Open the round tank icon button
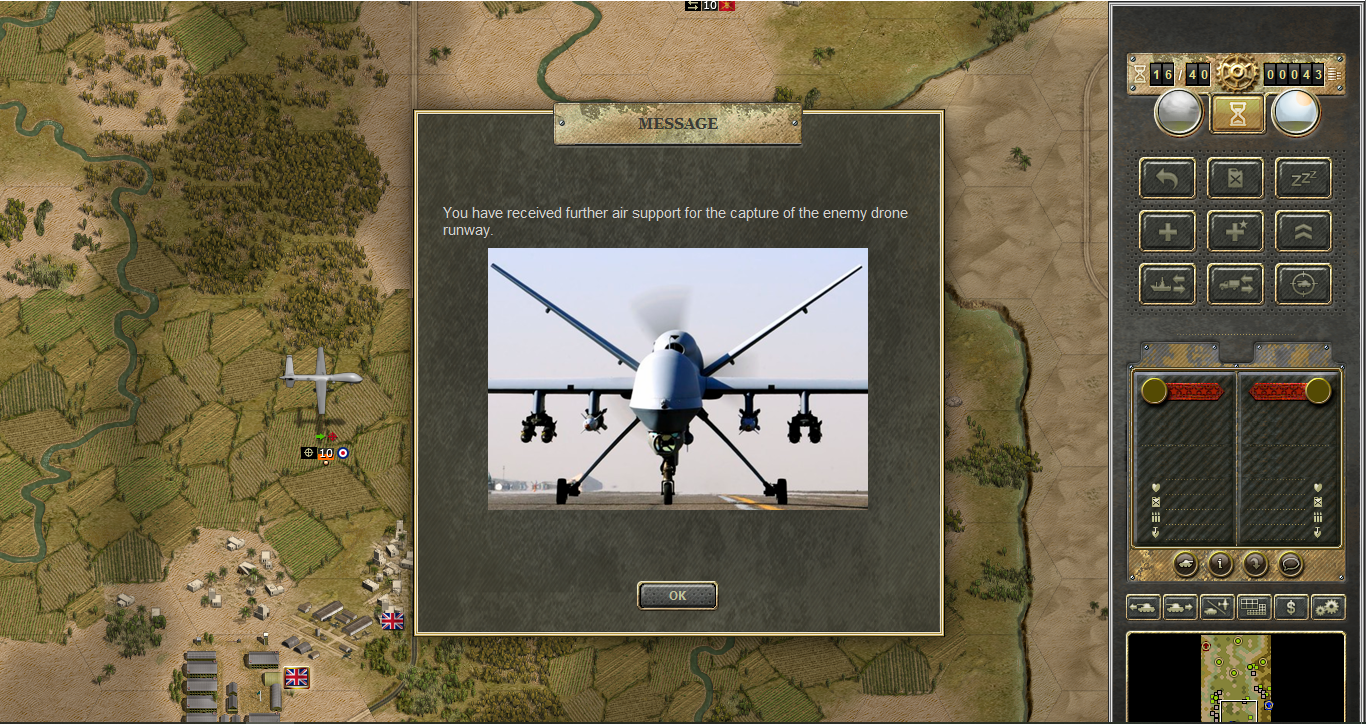The height and width of the screenshot is (724, 1366). tap(1186, 564)
